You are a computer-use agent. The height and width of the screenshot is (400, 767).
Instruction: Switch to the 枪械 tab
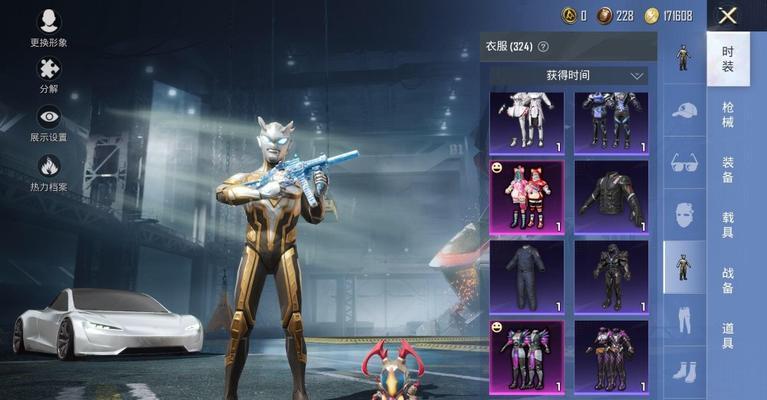(x=728, y=114)
